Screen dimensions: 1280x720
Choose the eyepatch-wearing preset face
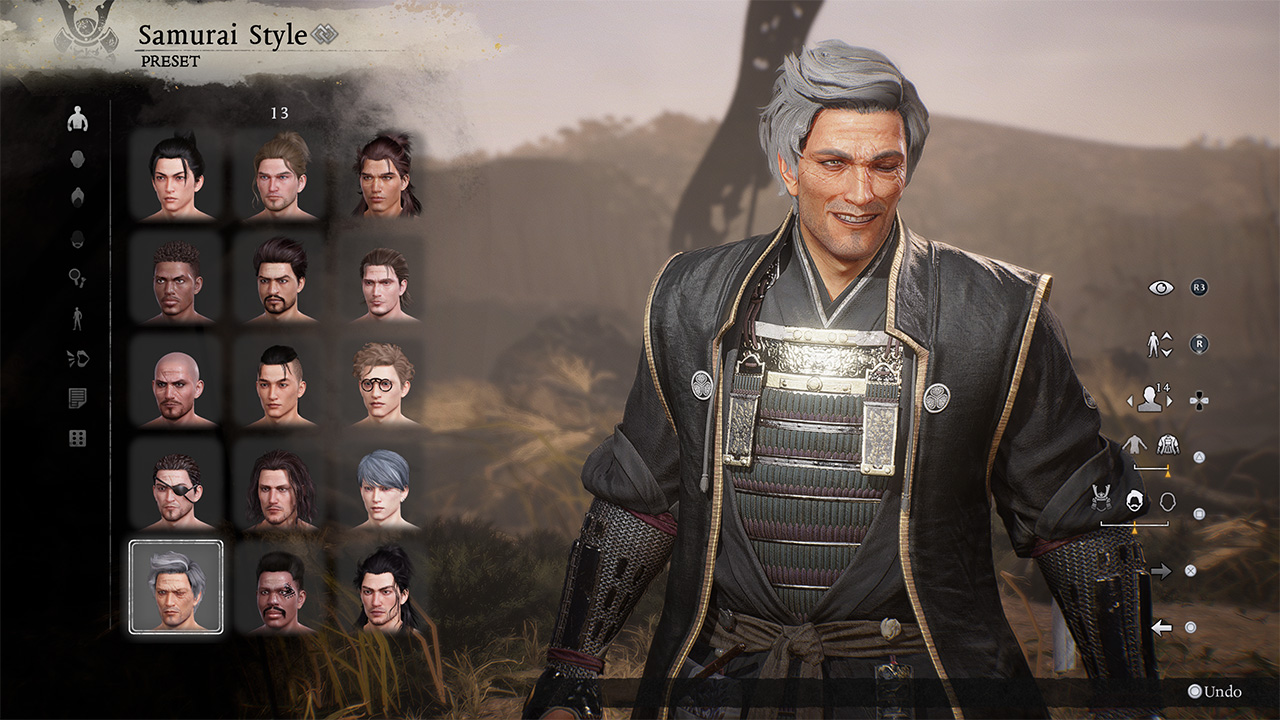click(x=175, y=489)
